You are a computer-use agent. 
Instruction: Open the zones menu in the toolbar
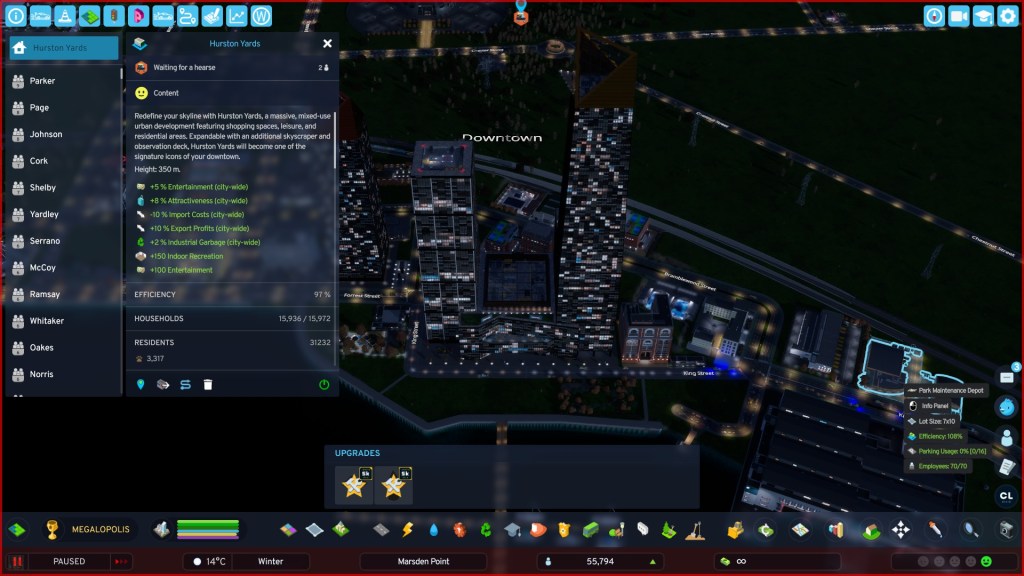coord(288,529)
